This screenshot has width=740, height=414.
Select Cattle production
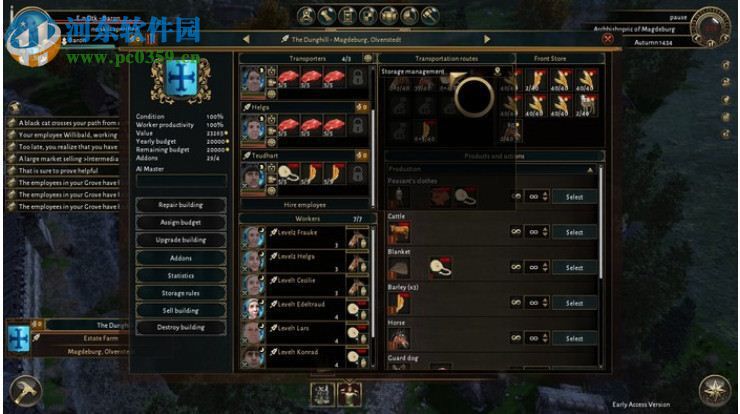point(574,232)
